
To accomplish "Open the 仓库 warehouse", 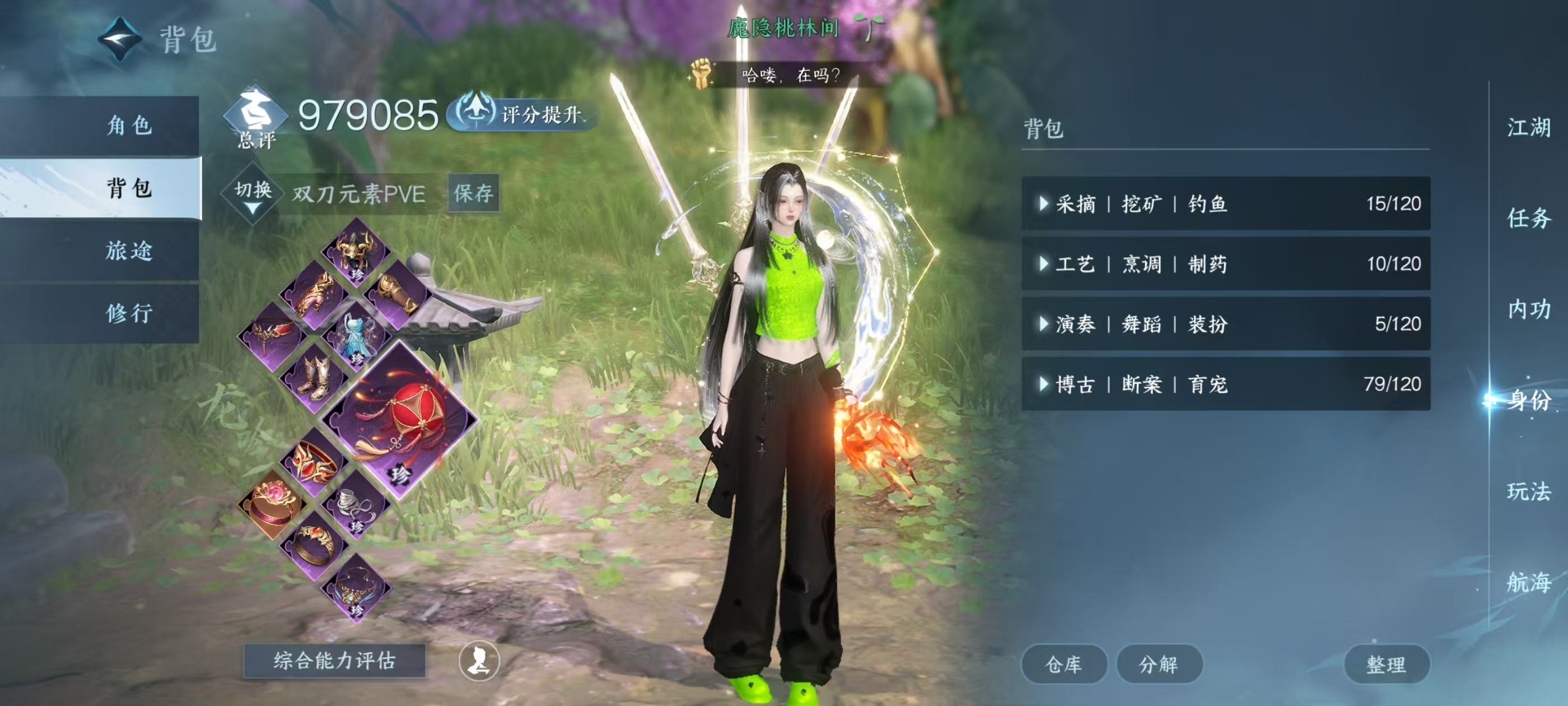I will 1063,664.
